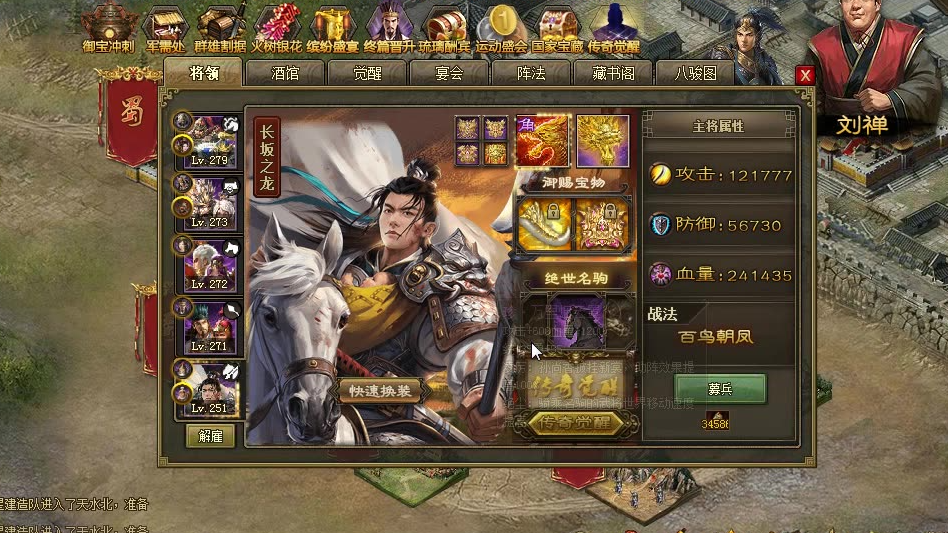The width and height of the screenshot is (948, 533).
Task: Click the 快速换装 quick-equip button
Action: coord(380,390)
